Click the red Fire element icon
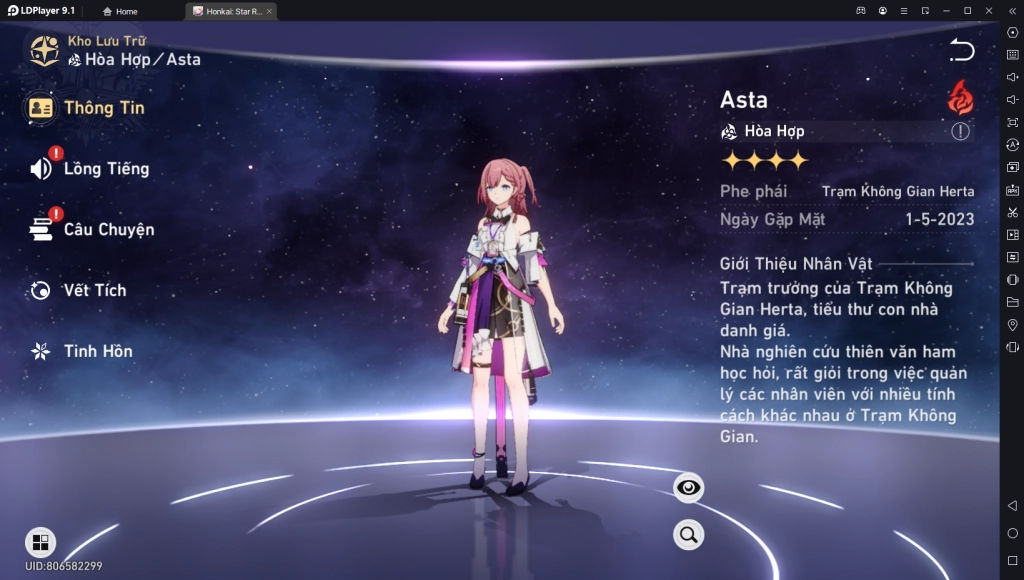The width and height of the screenshot is (1024, 580). point(961,98)
